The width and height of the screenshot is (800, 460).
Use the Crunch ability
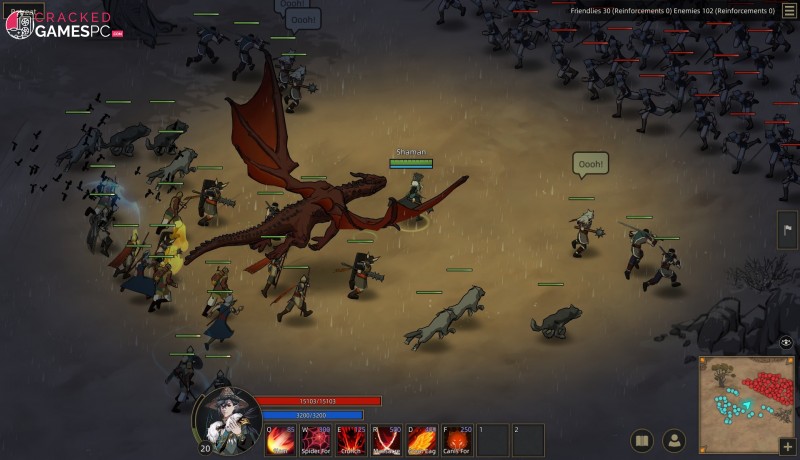pos(352,440)
